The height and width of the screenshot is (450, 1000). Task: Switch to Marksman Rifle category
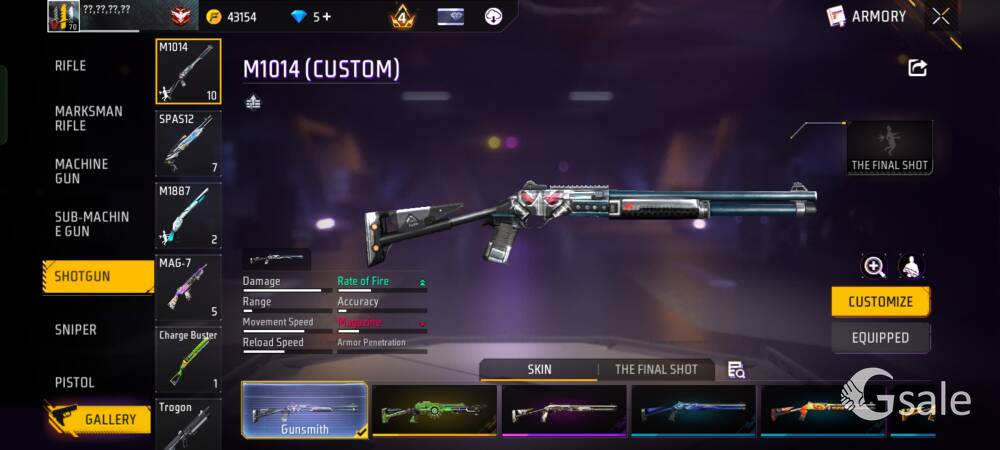89,118
